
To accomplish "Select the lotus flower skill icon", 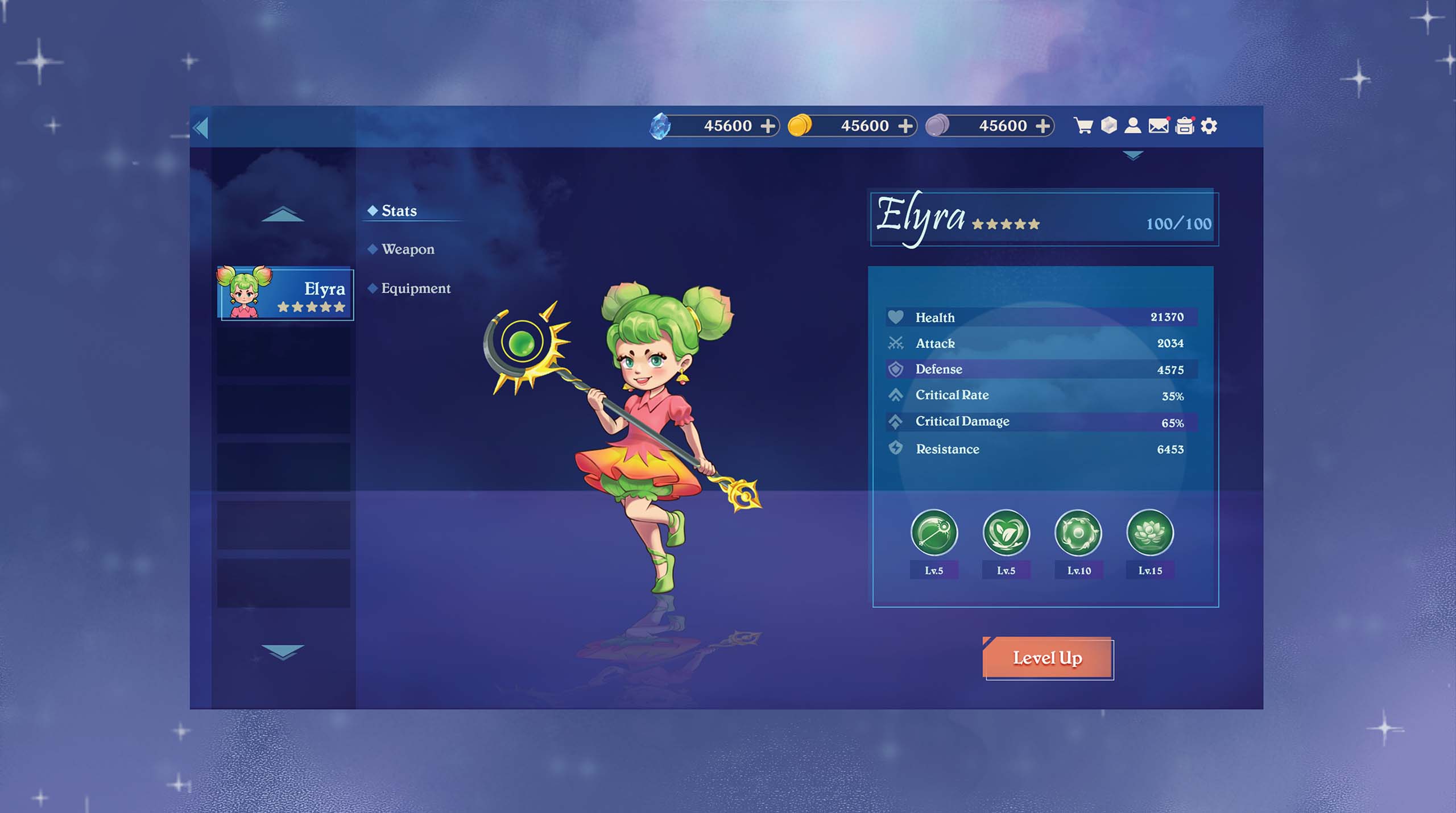I will (x=1150, y=533).
